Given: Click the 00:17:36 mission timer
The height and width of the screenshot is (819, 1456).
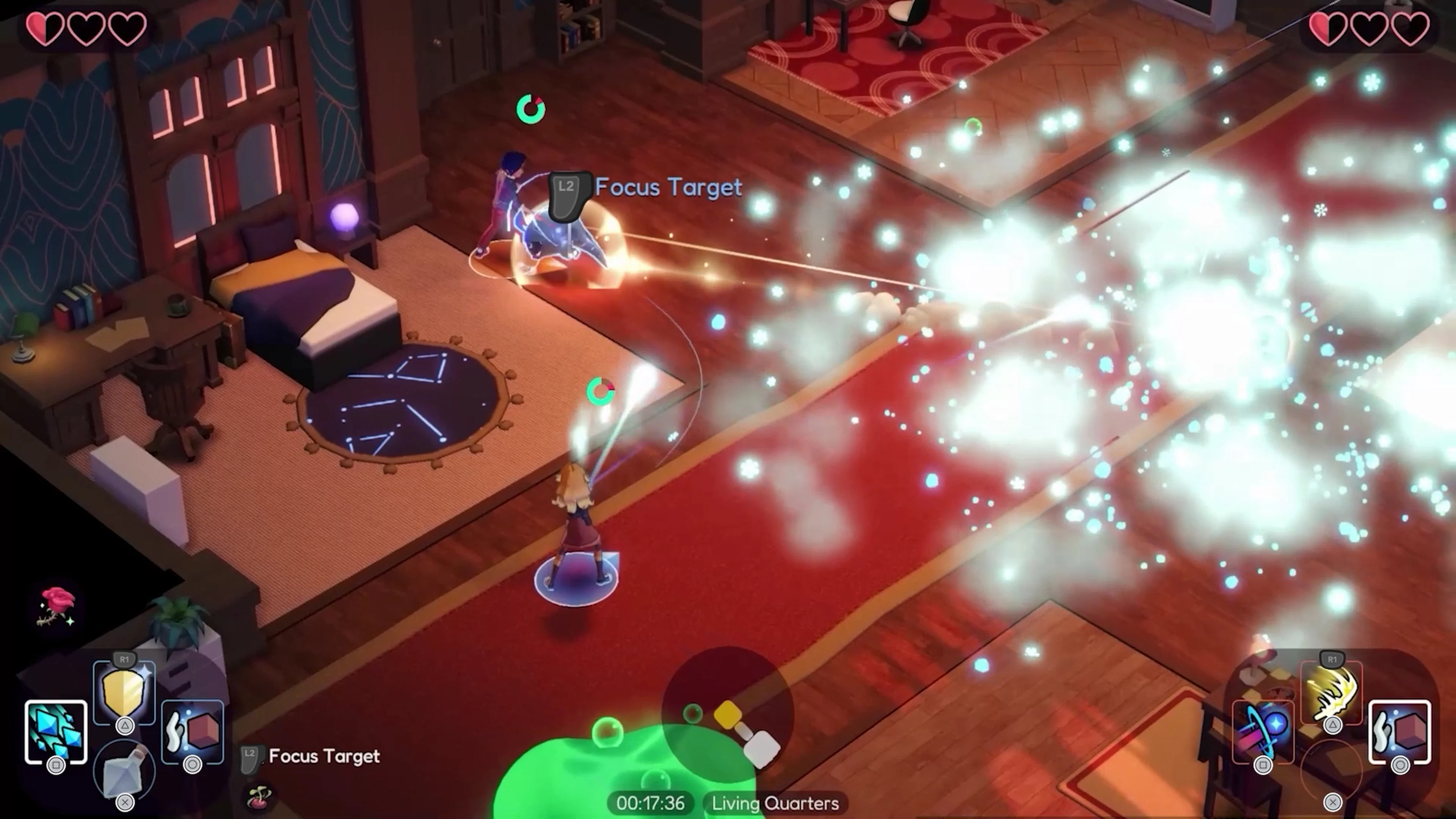Looking at the screenshot, I should [650, 803].
